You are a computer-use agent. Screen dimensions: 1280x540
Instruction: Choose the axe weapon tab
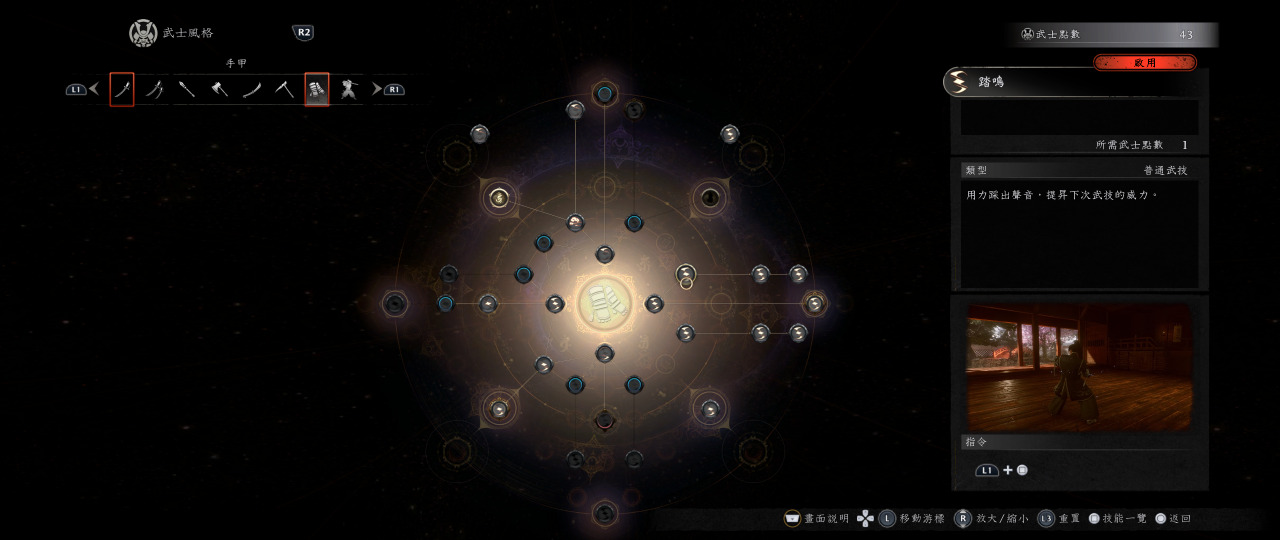pyautogui.click(x=219, y=90)
